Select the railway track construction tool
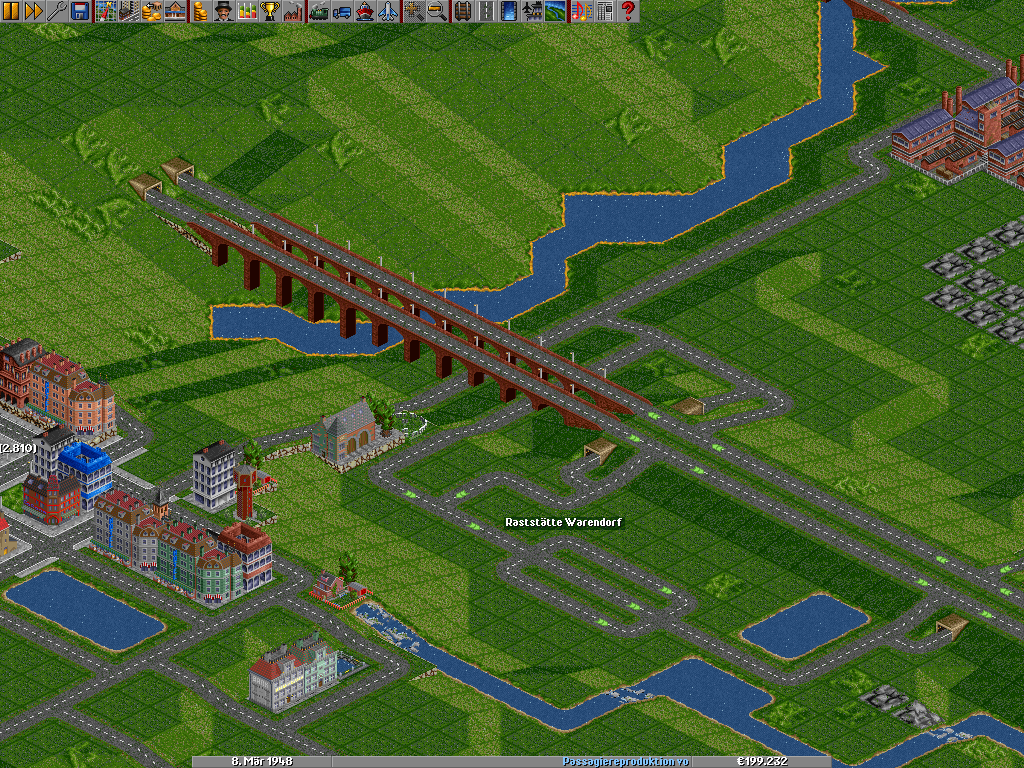1024x768 pixels. tap(463, 11)
